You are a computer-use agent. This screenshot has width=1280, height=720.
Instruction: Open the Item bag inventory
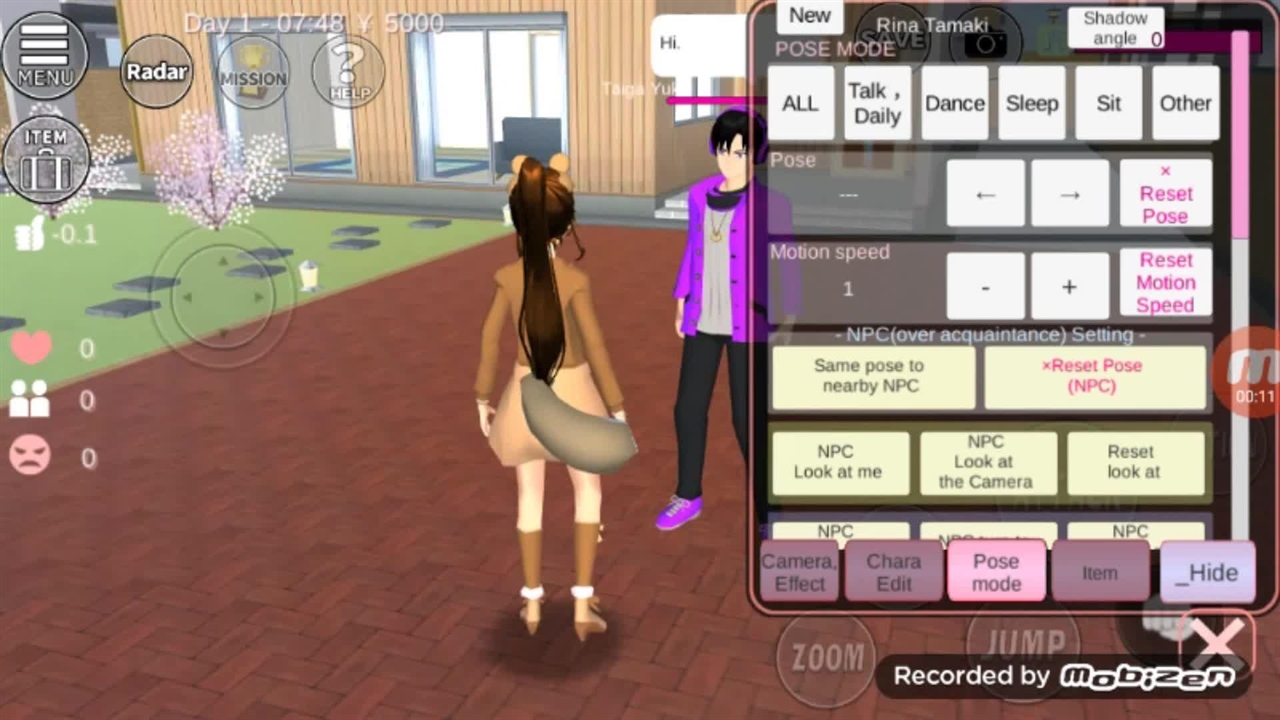[x=46, y=159]
